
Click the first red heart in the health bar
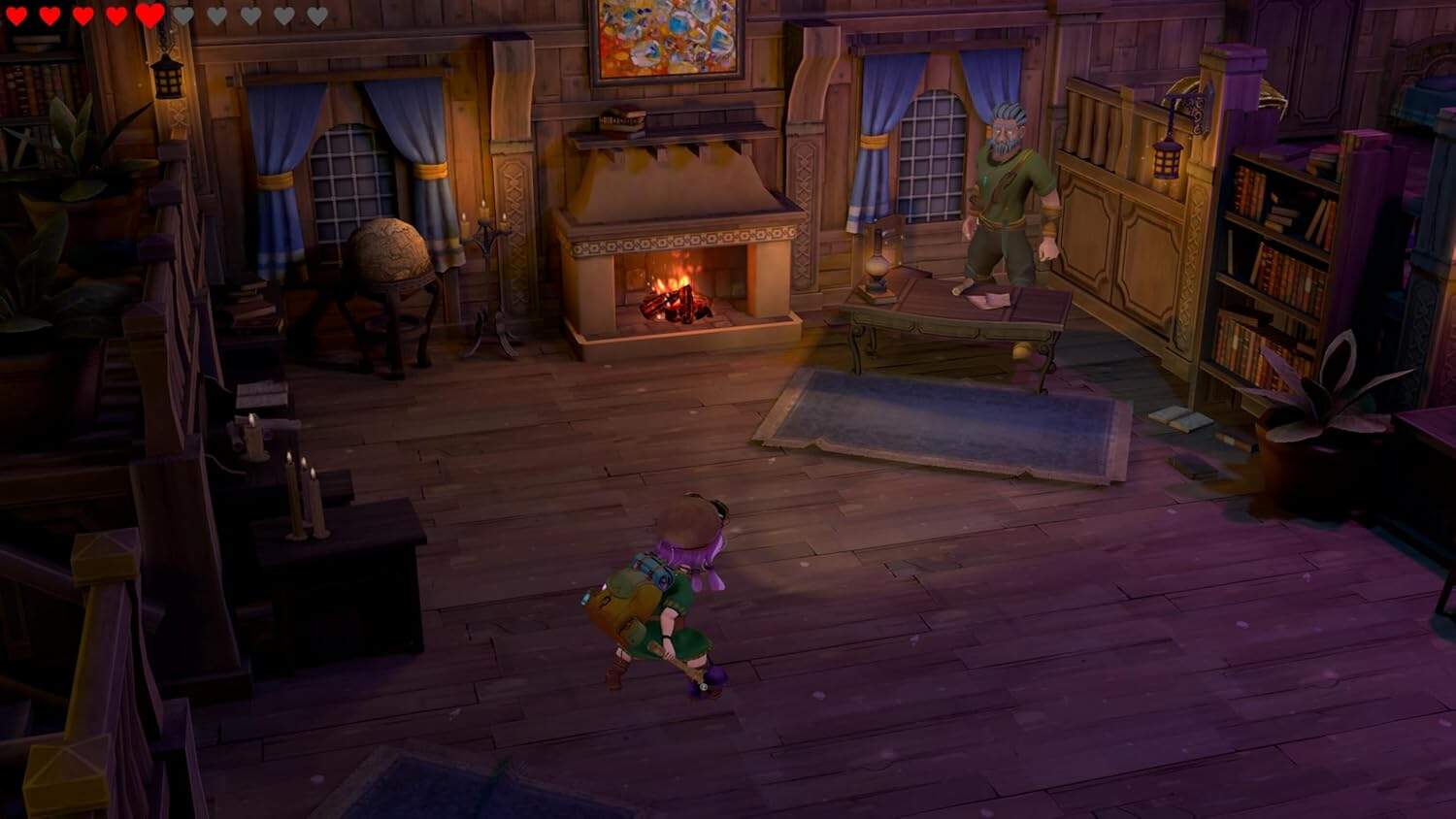point(17,14)
